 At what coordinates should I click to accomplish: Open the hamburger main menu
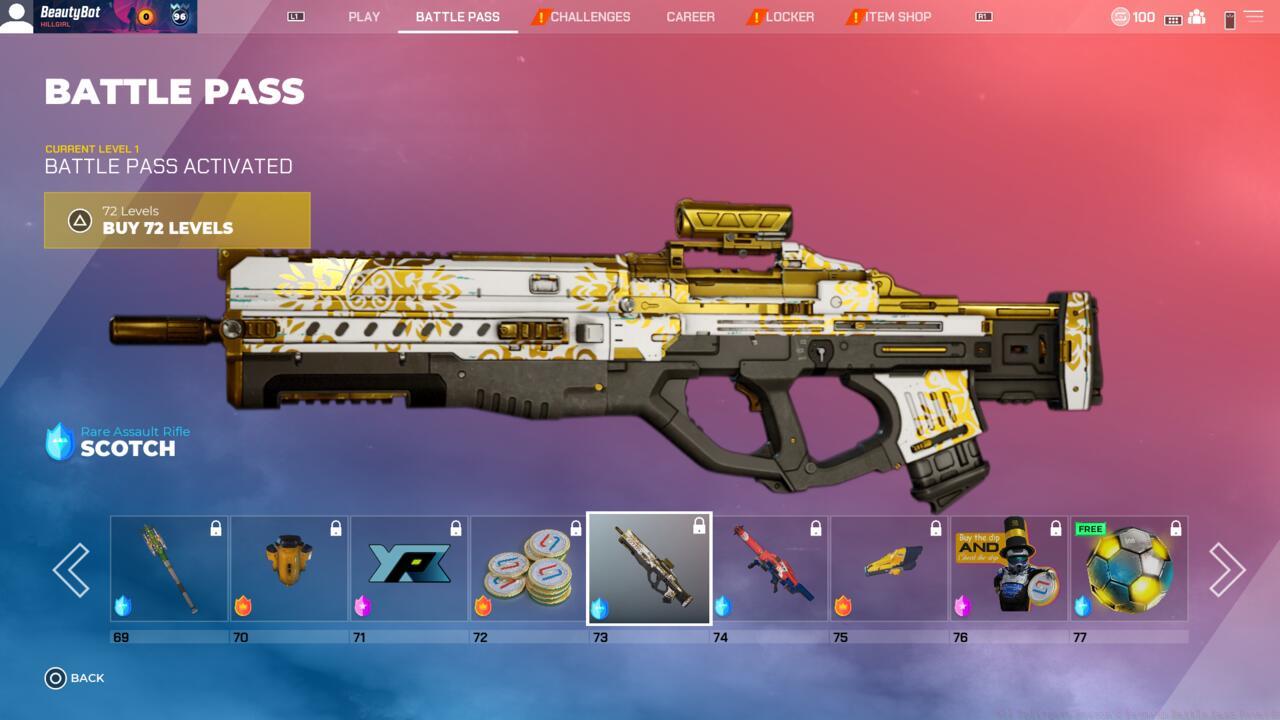click(1253, 17)
